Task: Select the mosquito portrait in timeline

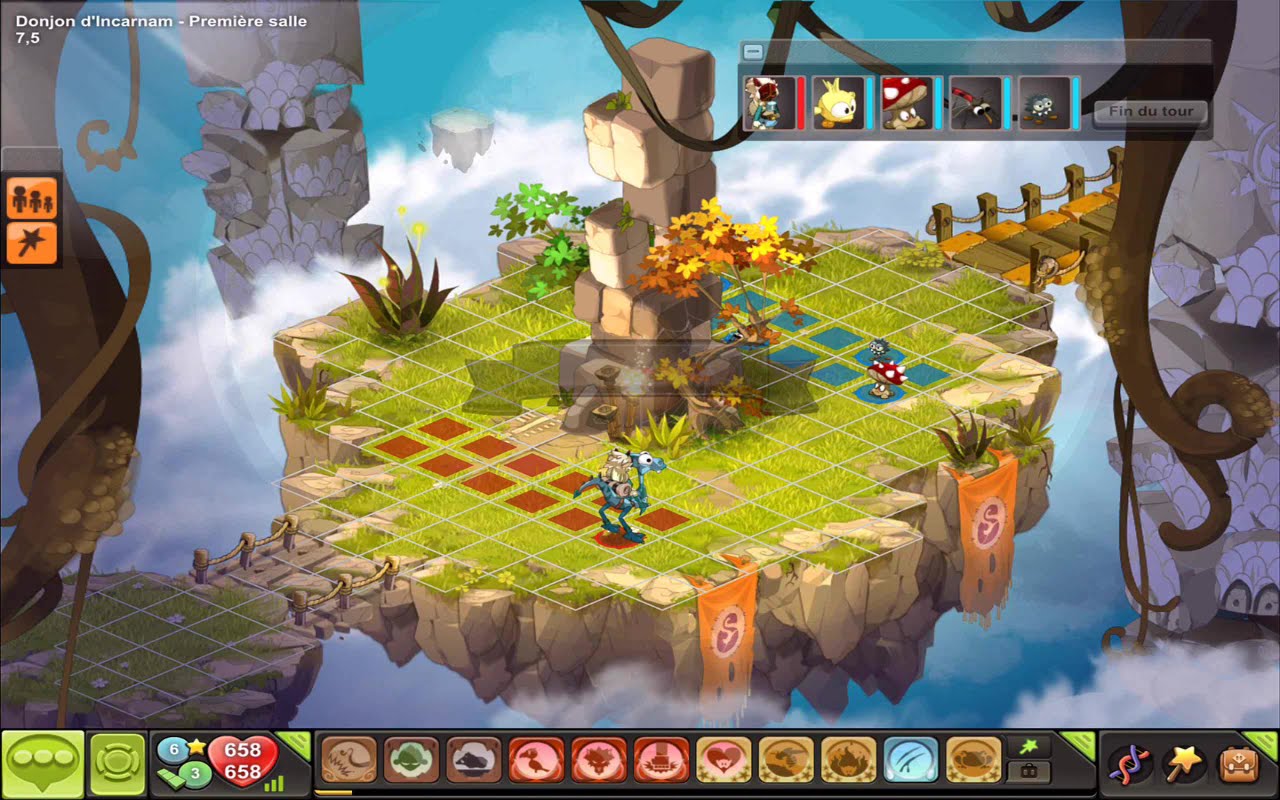Action: (x=975, y=104)
